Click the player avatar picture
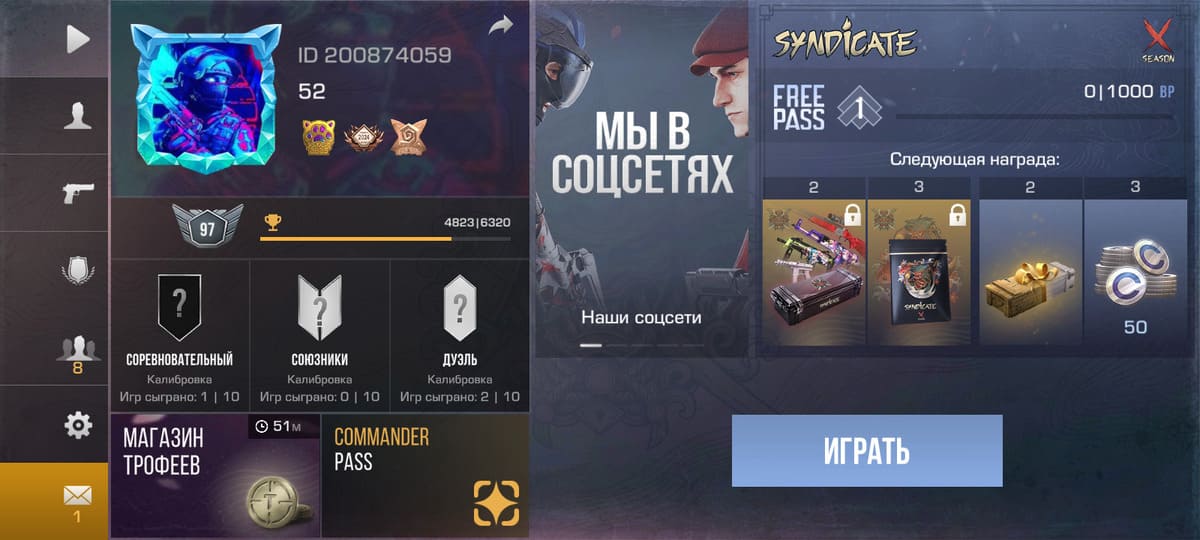Image resolution: width=1200 pixels, height=540 pixels. tap(206, 97)
